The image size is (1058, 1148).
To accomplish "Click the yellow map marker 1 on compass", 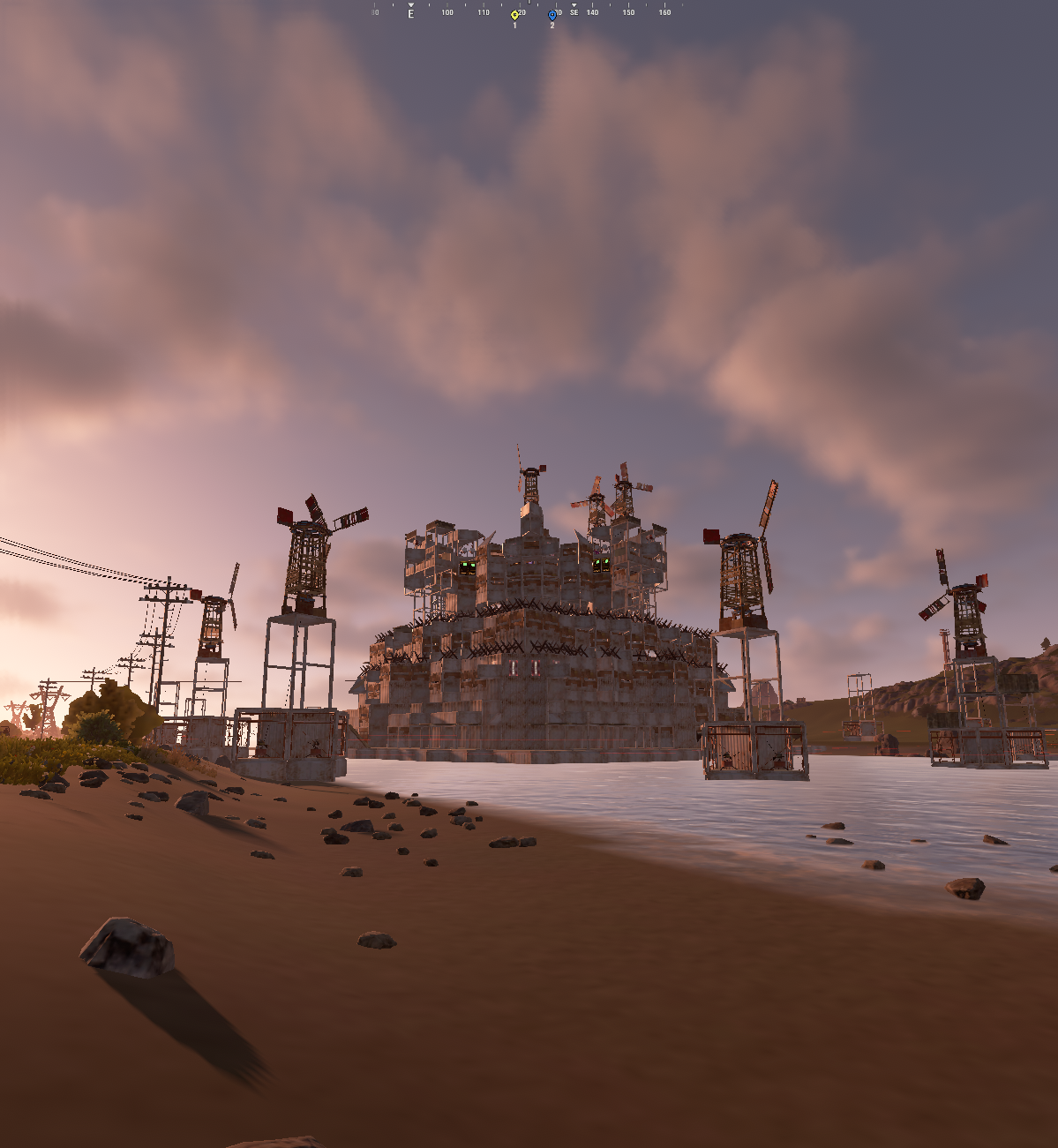I will point(514,14).
